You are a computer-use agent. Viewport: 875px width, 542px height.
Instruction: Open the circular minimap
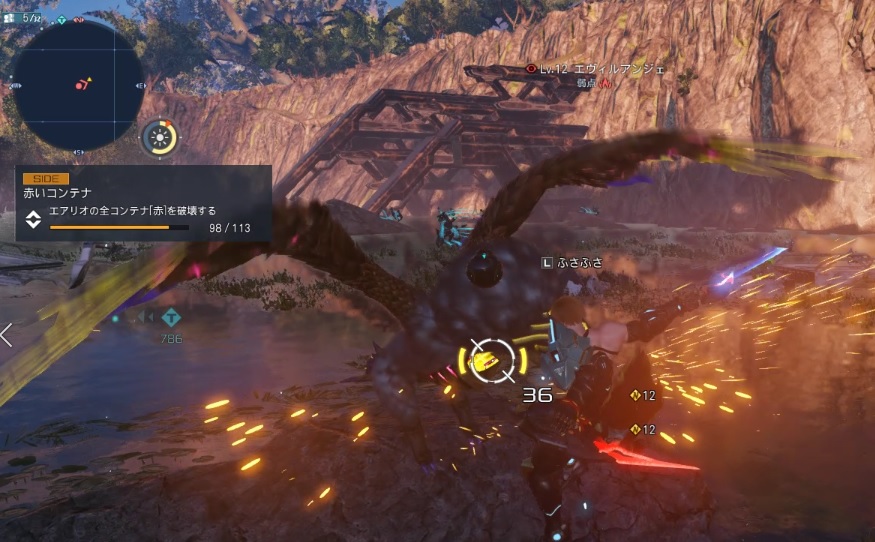[x=78, y=85]
